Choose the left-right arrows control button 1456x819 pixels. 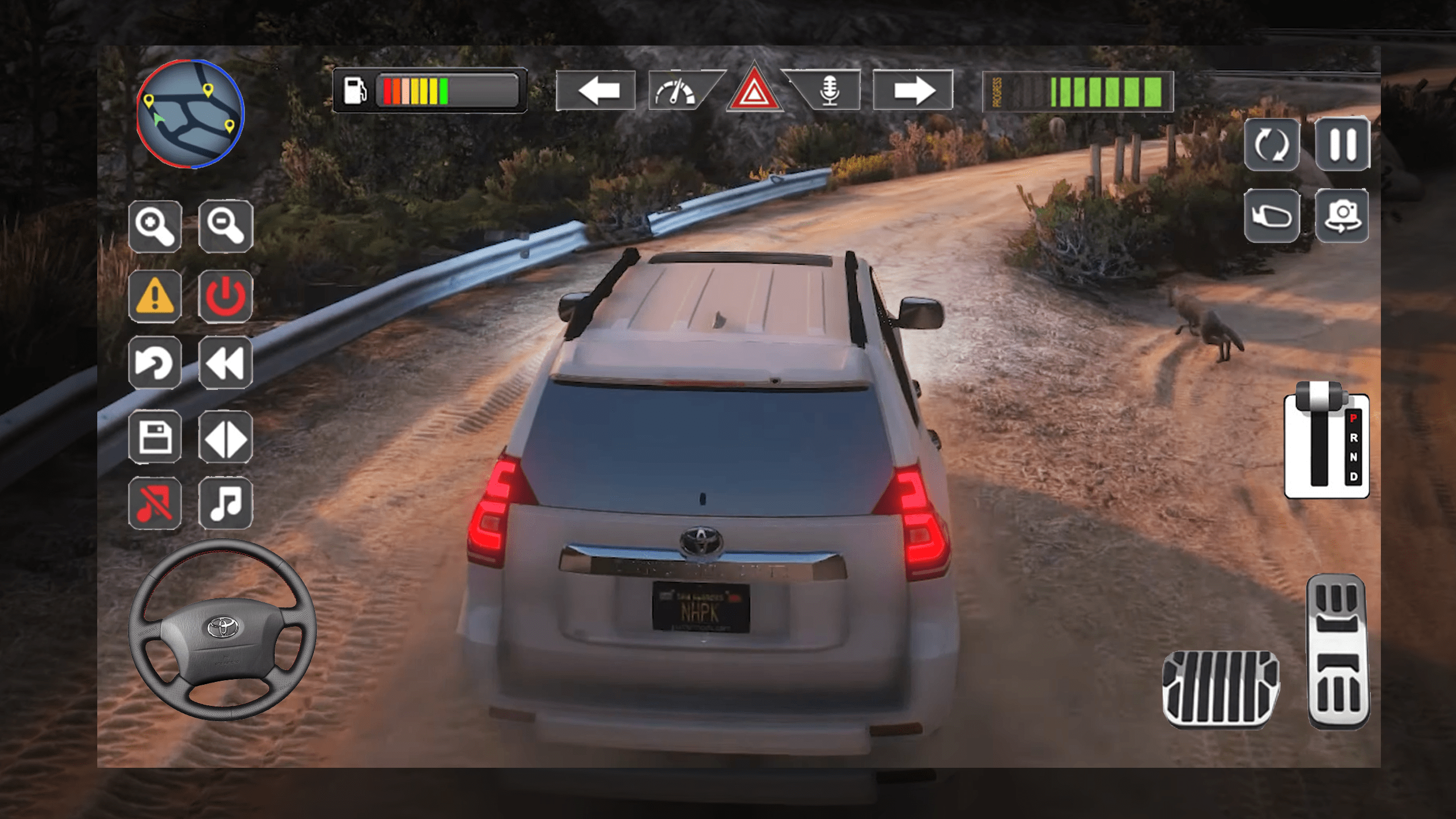(x=226, y=437)
